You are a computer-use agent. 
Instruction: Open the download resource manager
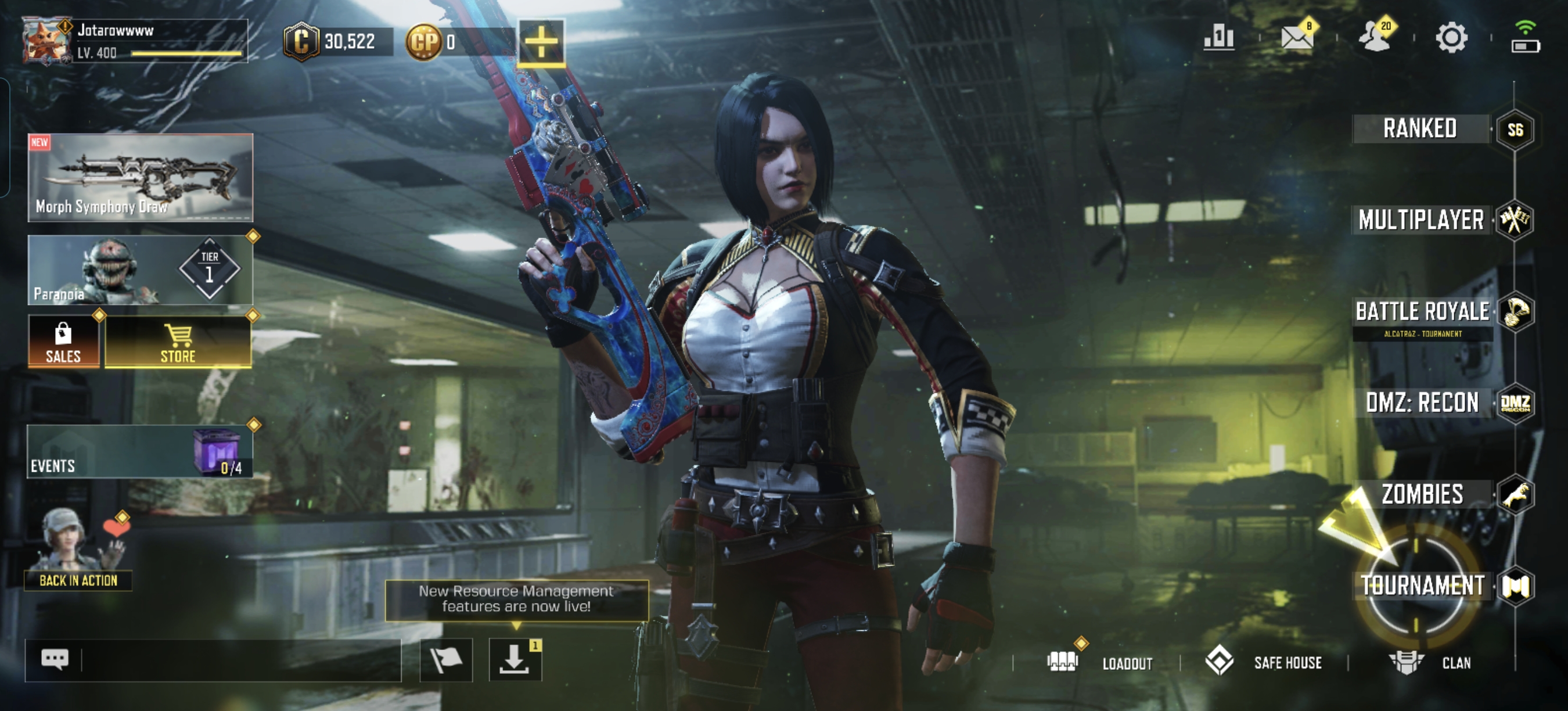(x=515, y=660)
